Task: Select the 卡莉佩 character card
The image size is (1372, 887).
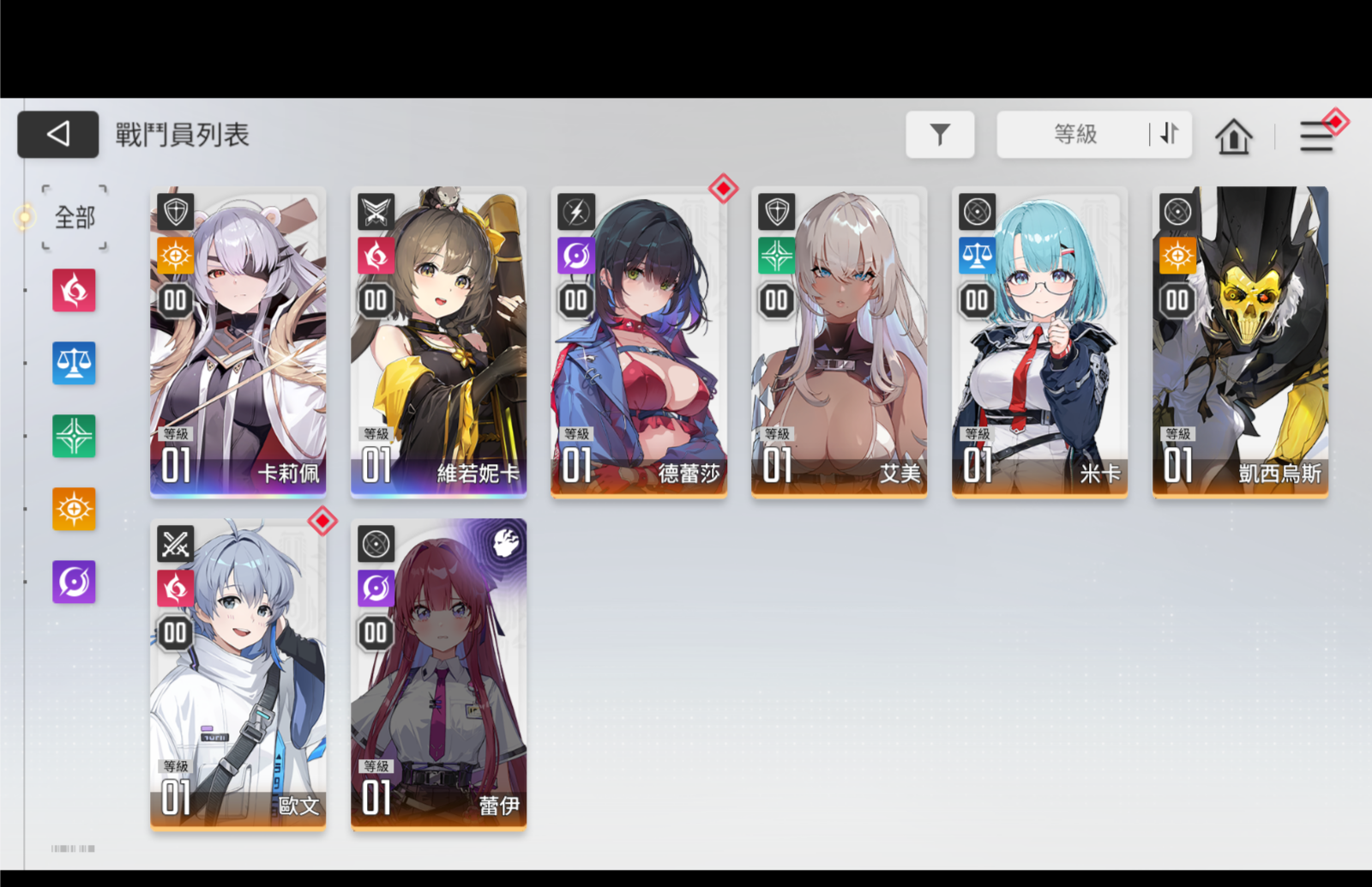Action: tap(238, 341)
